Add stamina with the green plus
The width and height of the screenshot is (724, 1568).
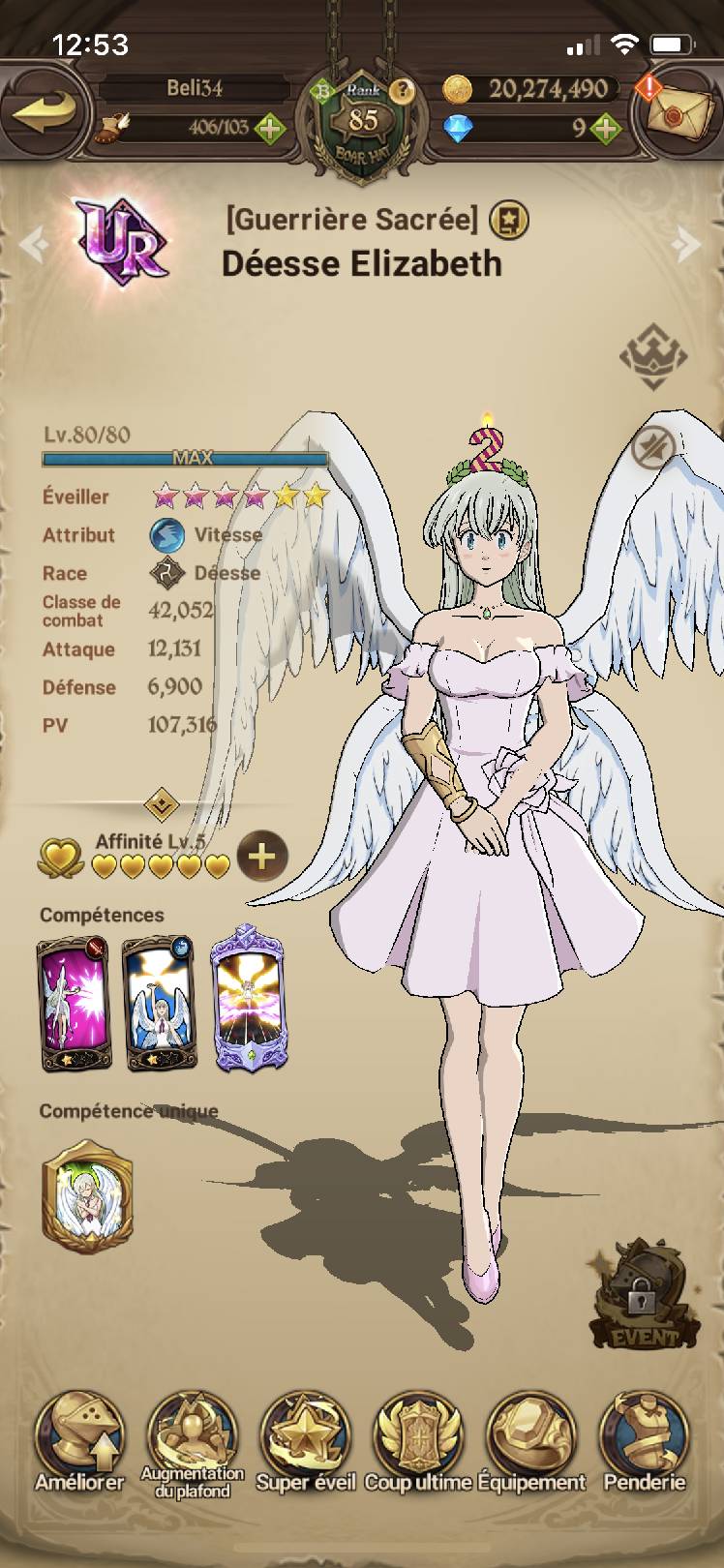tap(270, 128)
